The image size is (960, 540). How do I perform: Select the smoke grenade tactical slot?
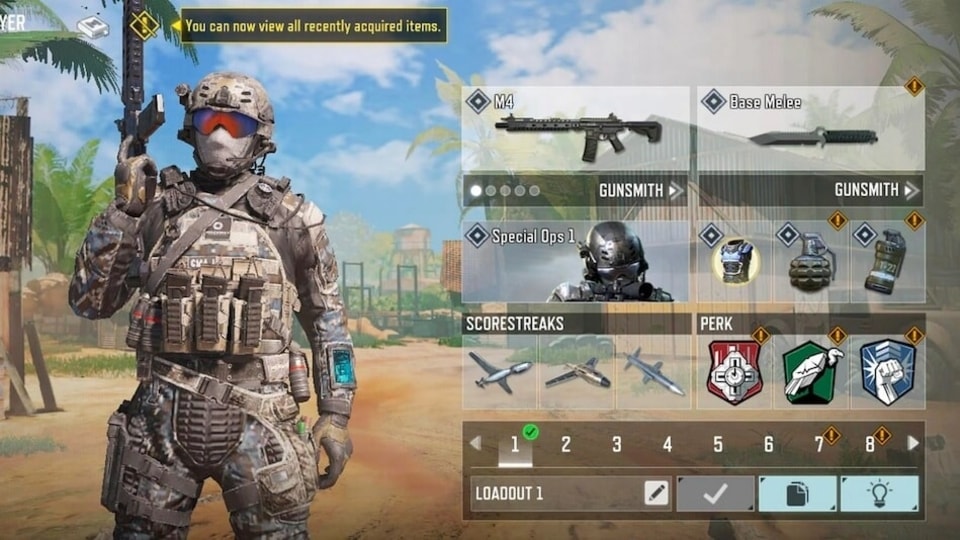click(887, 262)
